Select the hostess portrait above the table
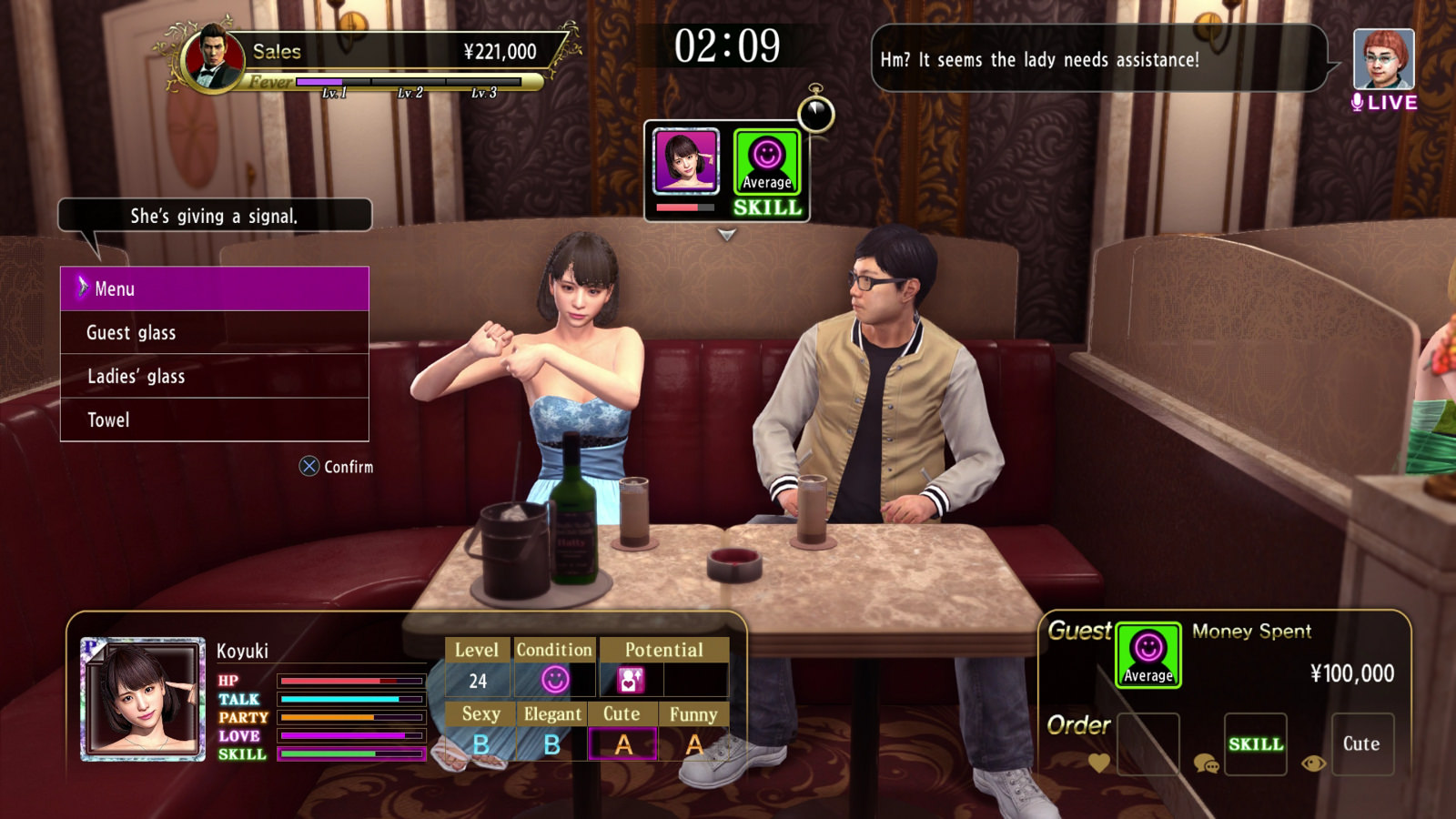 [686, 161]
